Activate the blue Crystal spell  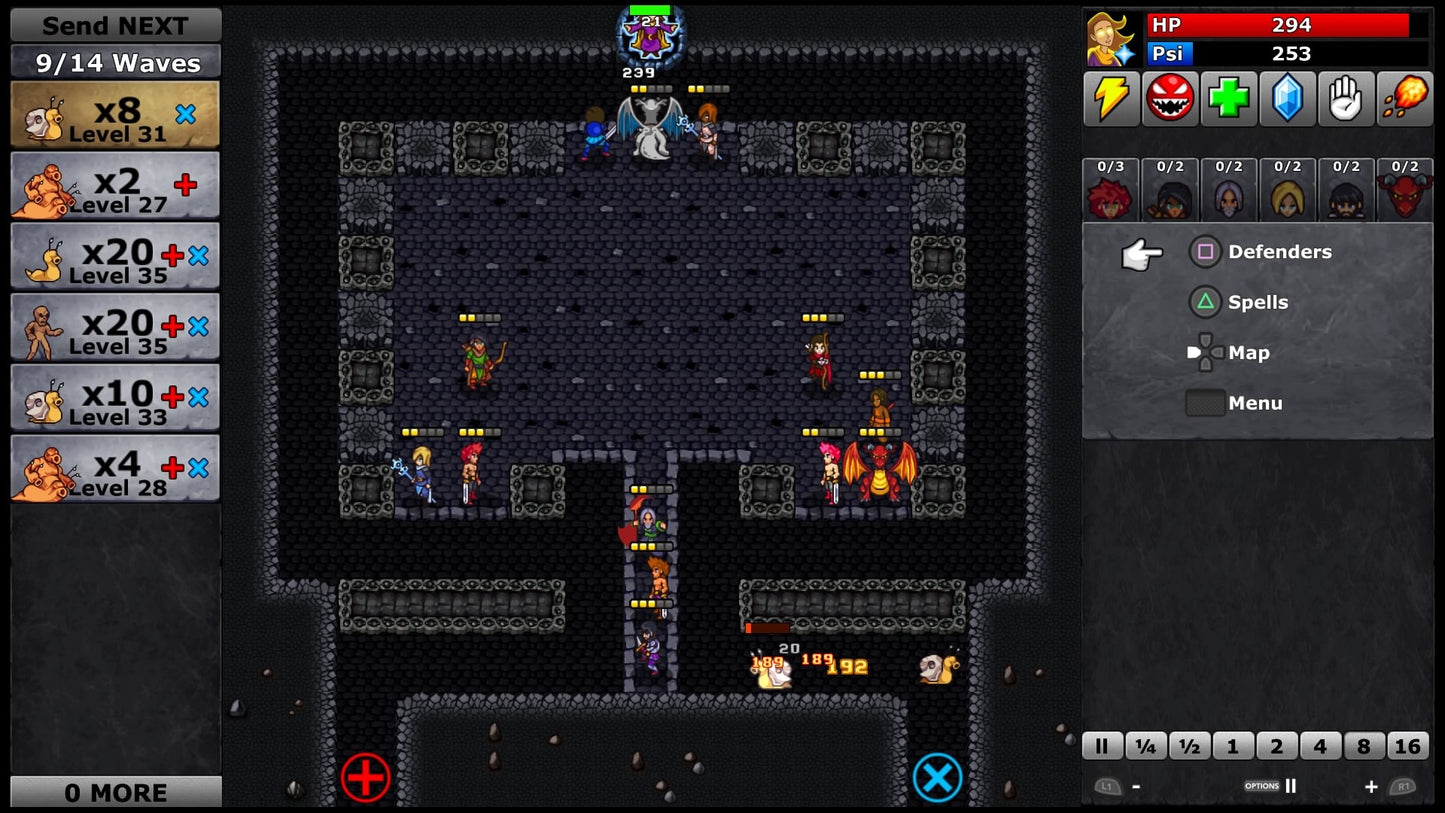[x=1287, y=97]
